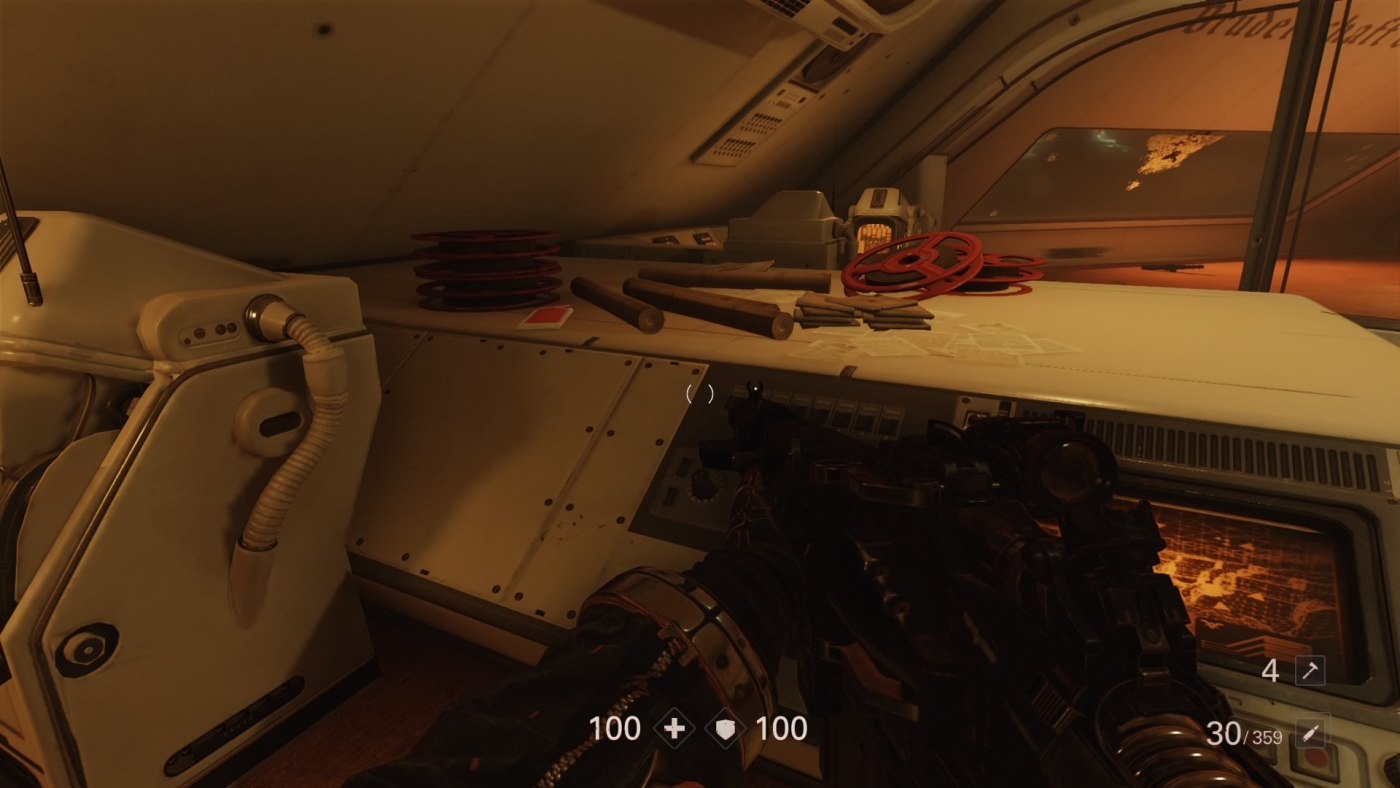Click the crosshair reticle at screen center
The image size is (1400, 788).
coord(700,394)
